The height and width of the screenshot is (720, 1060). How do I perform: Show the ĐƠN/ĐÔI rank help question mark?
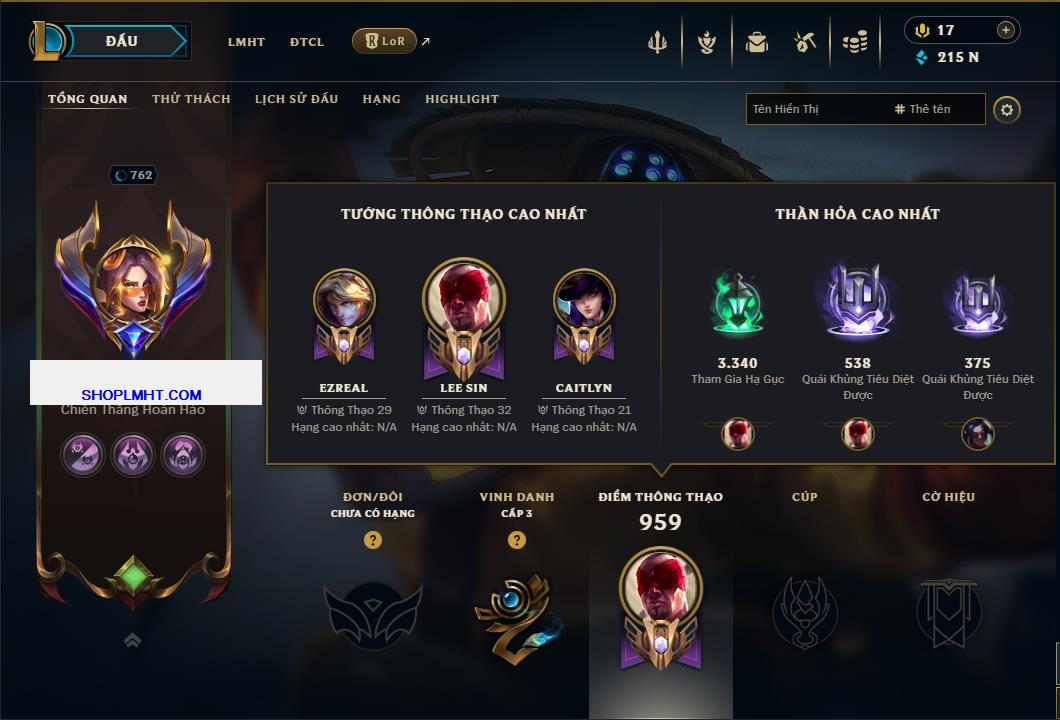[373, 540]
